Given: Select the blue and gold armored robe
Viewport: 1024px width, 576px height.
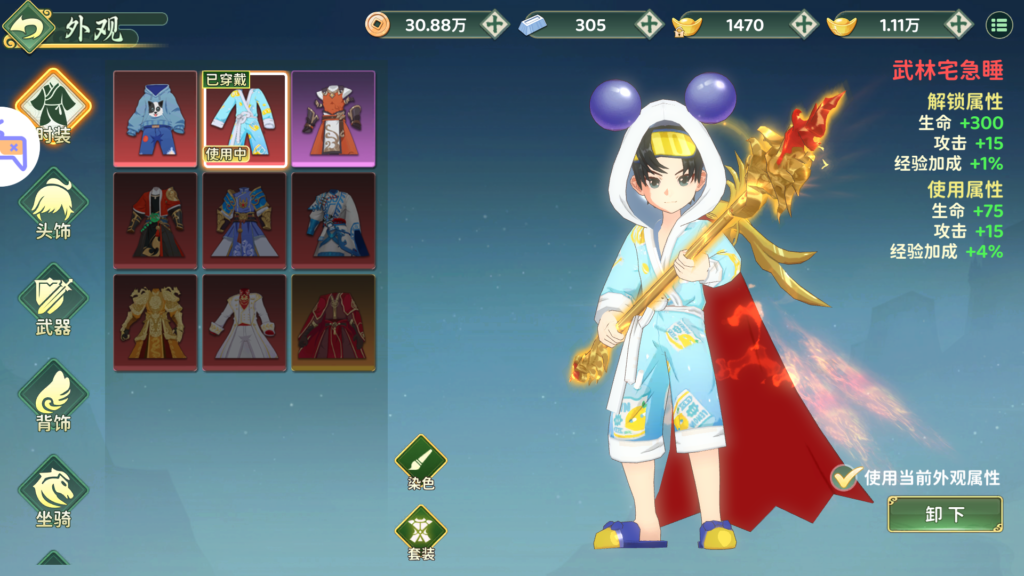Looking at the screenshot, I should coord(245,220).
